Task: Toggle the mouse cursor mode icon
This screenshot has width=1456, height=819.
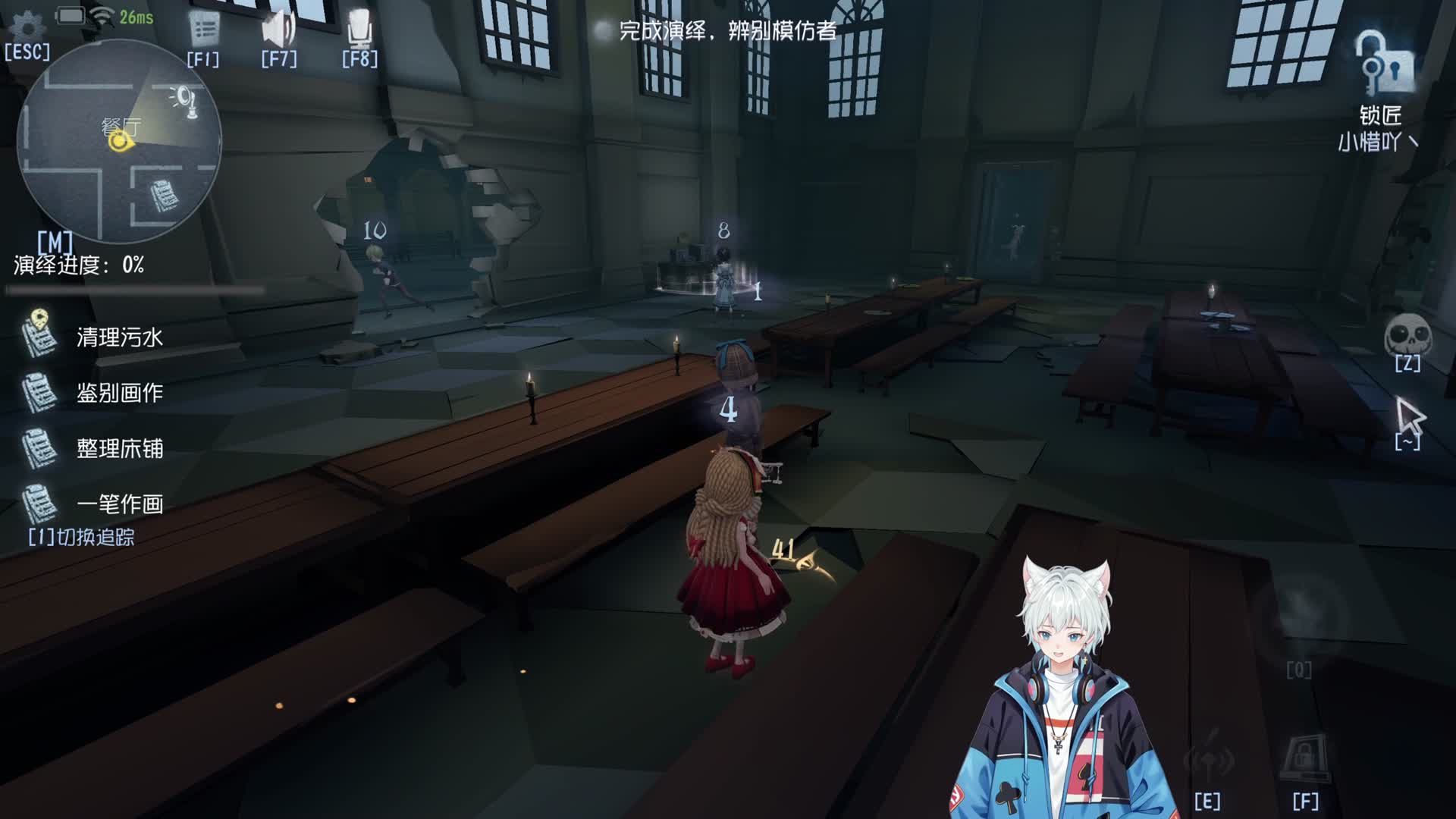Action: click(x=1409, y=416)
